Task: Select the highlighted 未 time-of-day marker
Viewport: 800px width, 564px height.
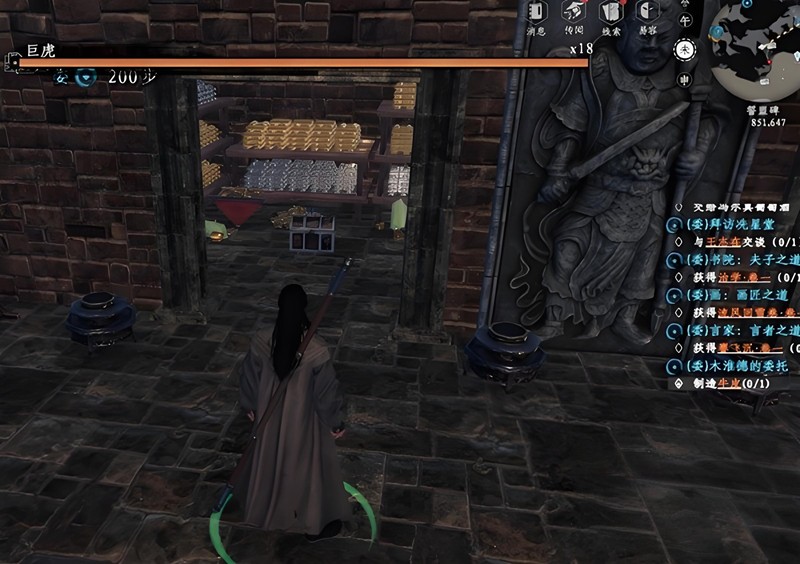Action: (685, 48)
